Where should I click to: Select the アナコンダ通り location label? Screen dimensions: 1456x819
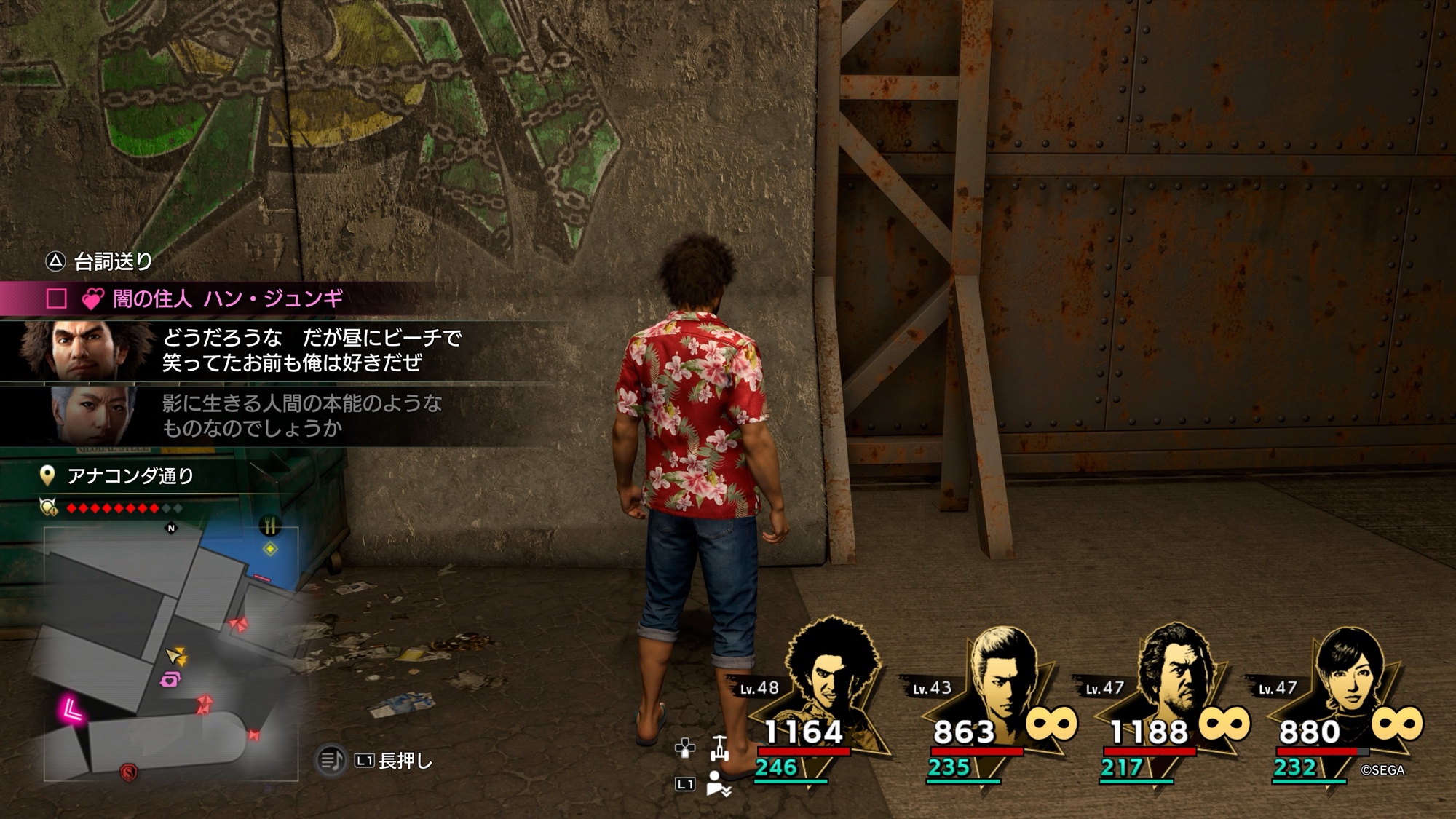point(130,476)
